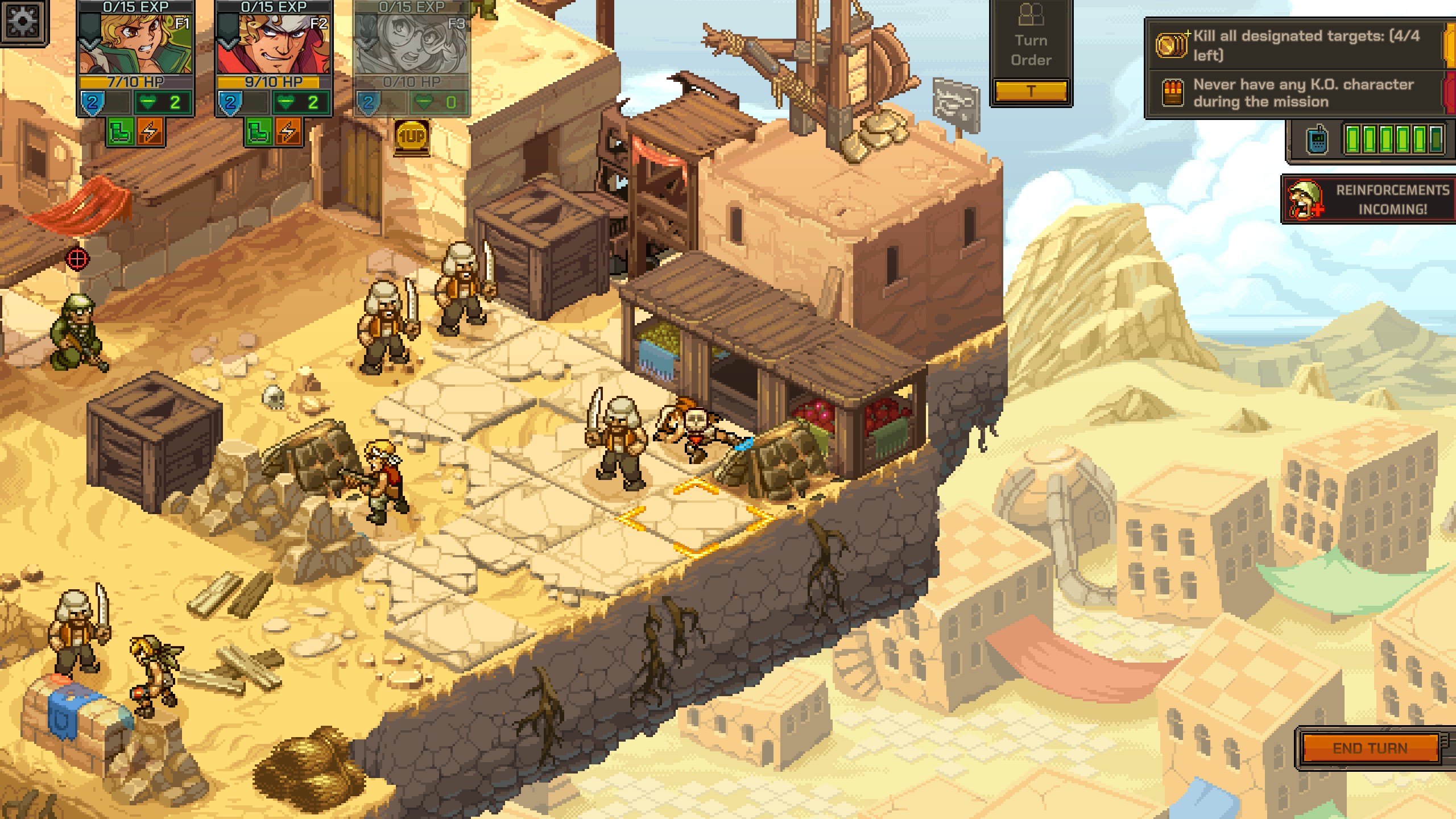This screenshot has width=1456, height=819.
Task: Activate the orange lightning icon under F1
Action: point(150,132)
